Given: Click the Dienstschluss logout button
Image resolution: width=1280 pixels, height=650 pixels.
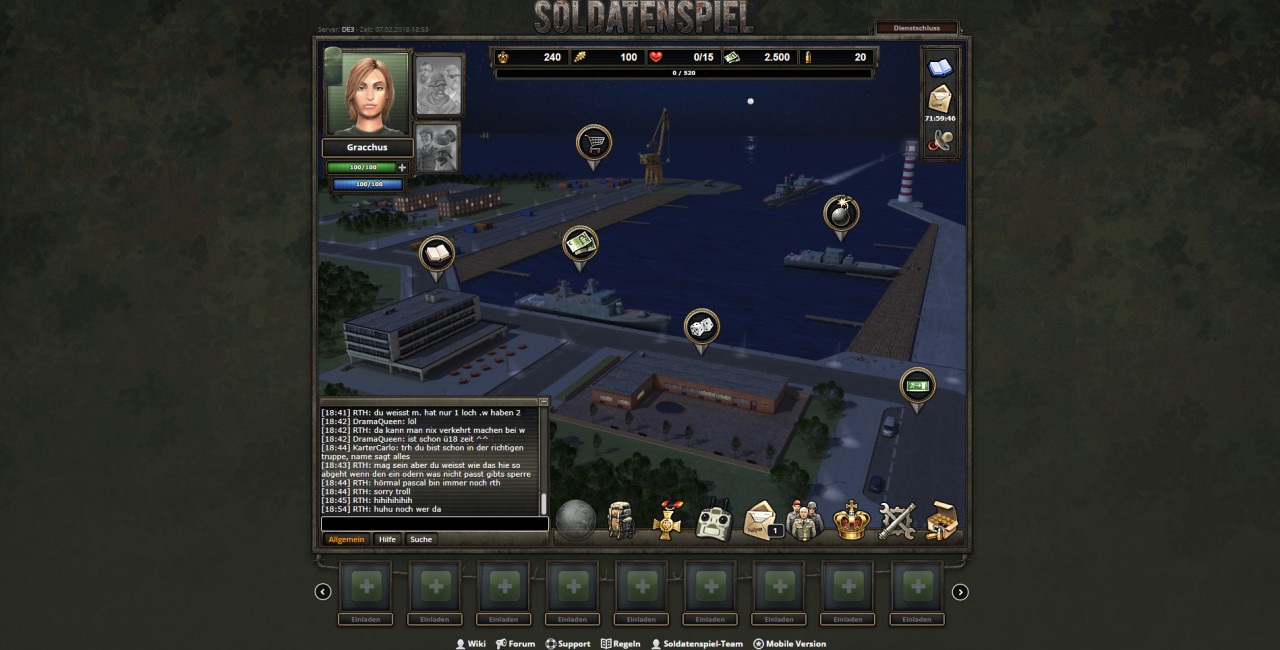Looking at the screenshot, I should click(916, 28).
